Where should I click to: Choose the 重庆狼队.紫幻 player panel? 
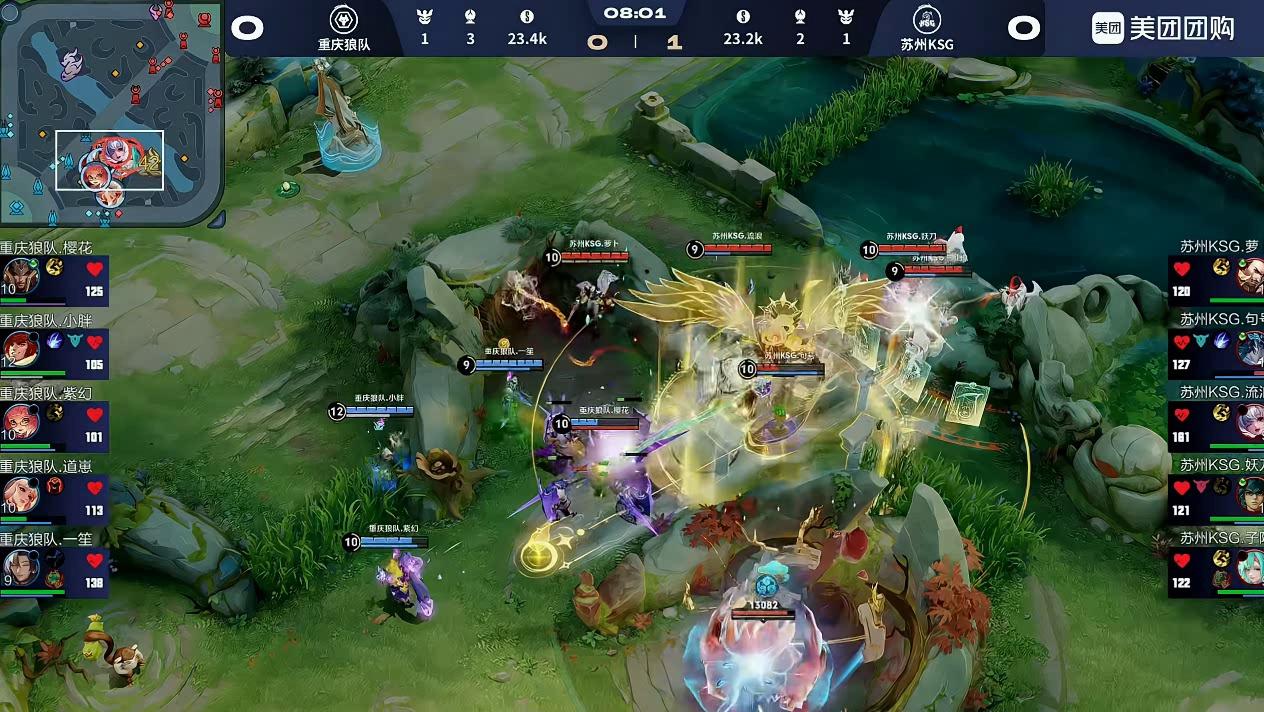54,420
